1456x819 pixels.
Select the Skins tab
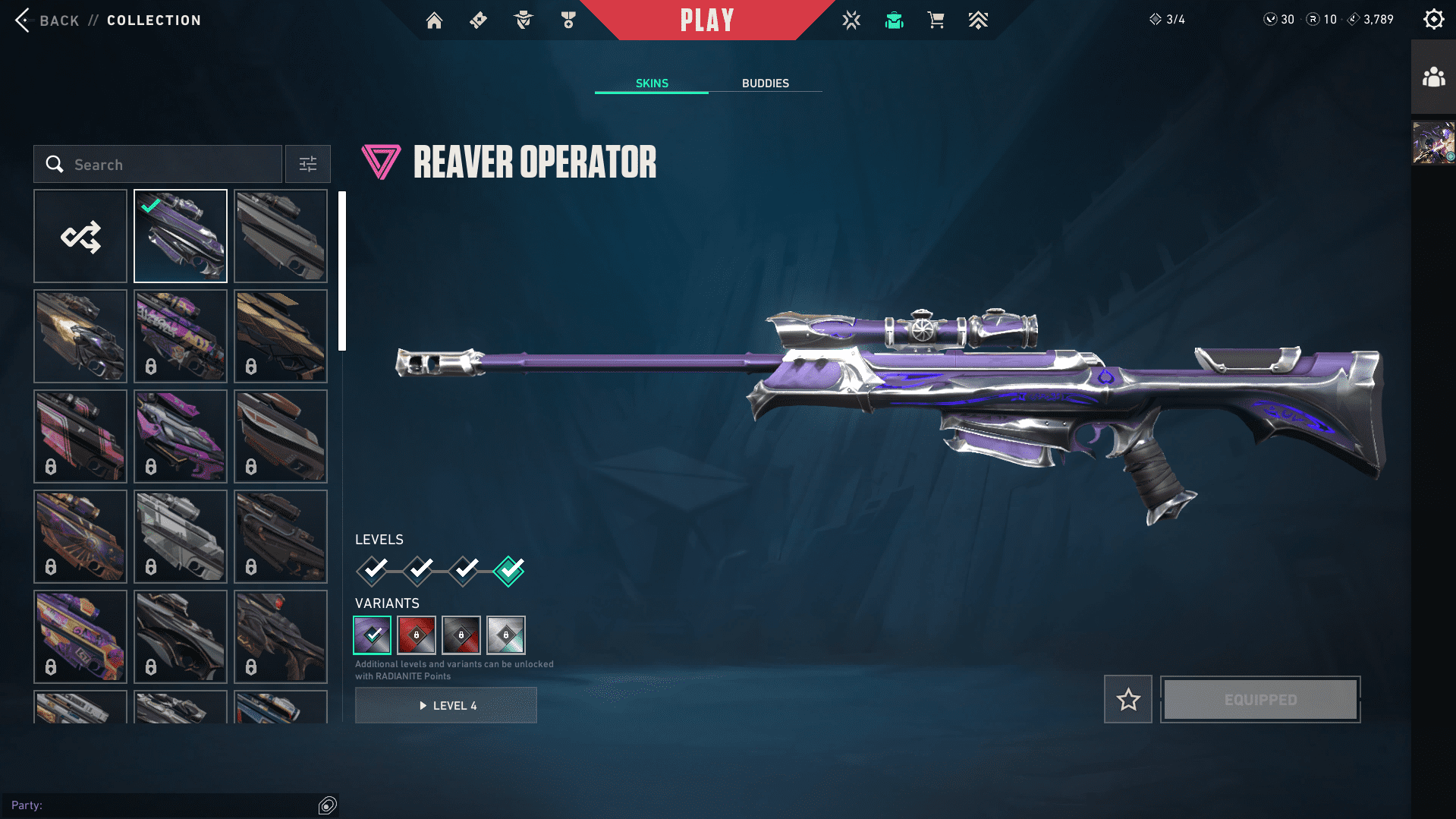(x=652, y=83)
